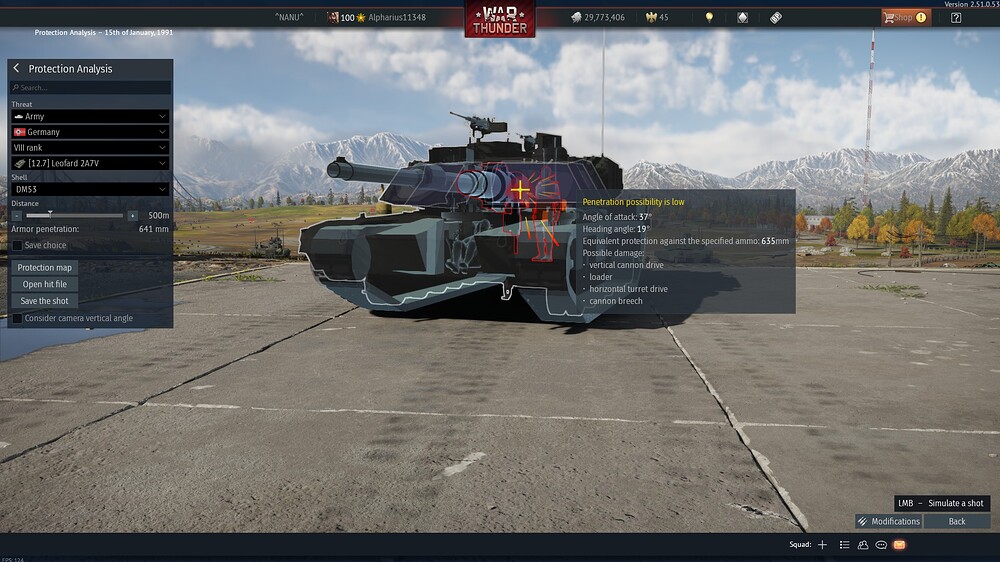Open the DM53 shell dropdown

click(x=90, y=189)
